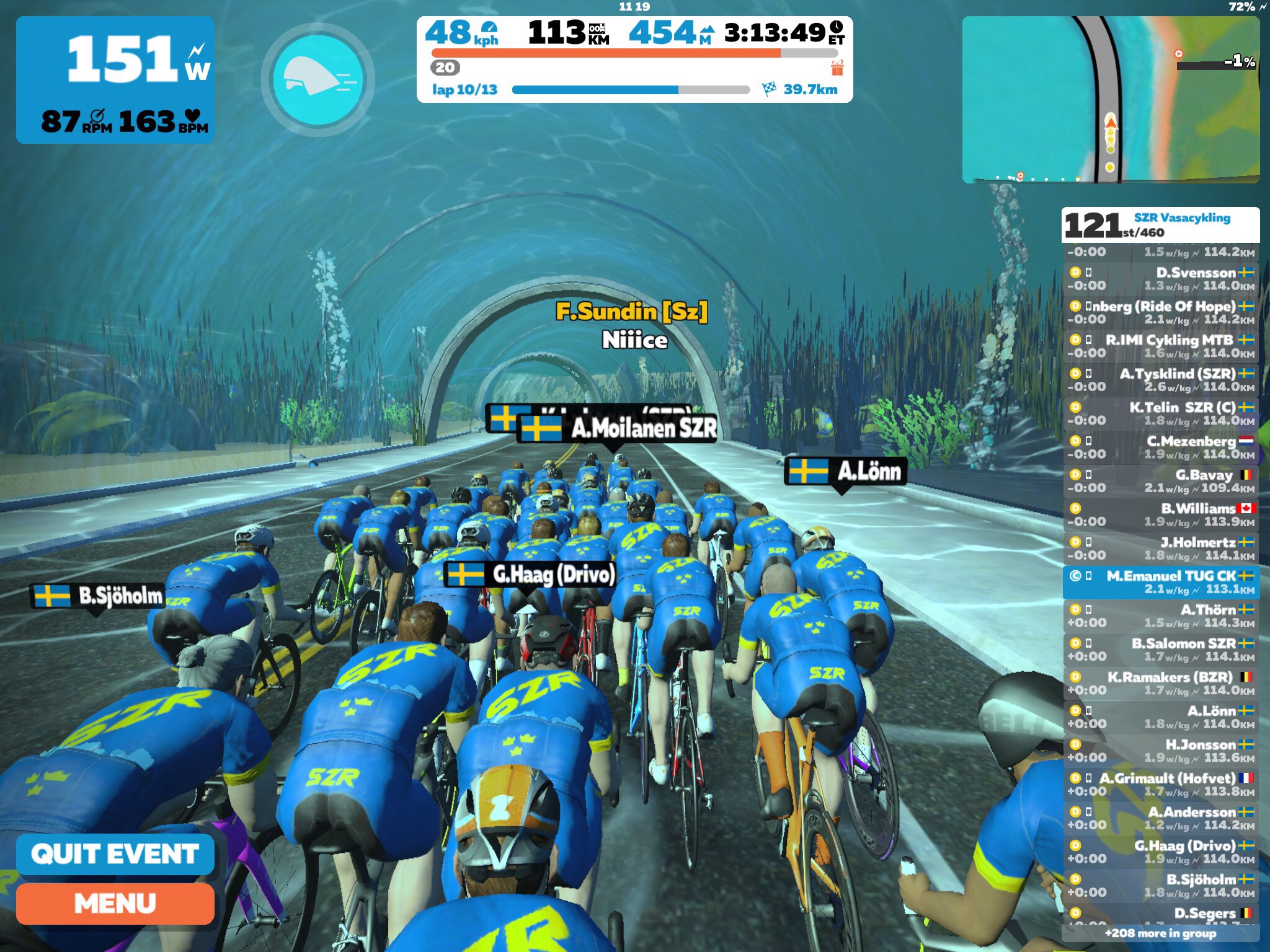The height and width of the screenshot is (952, 1270).
Task: Activate the aero helmet power-up
Action: [x=318, y=80]
